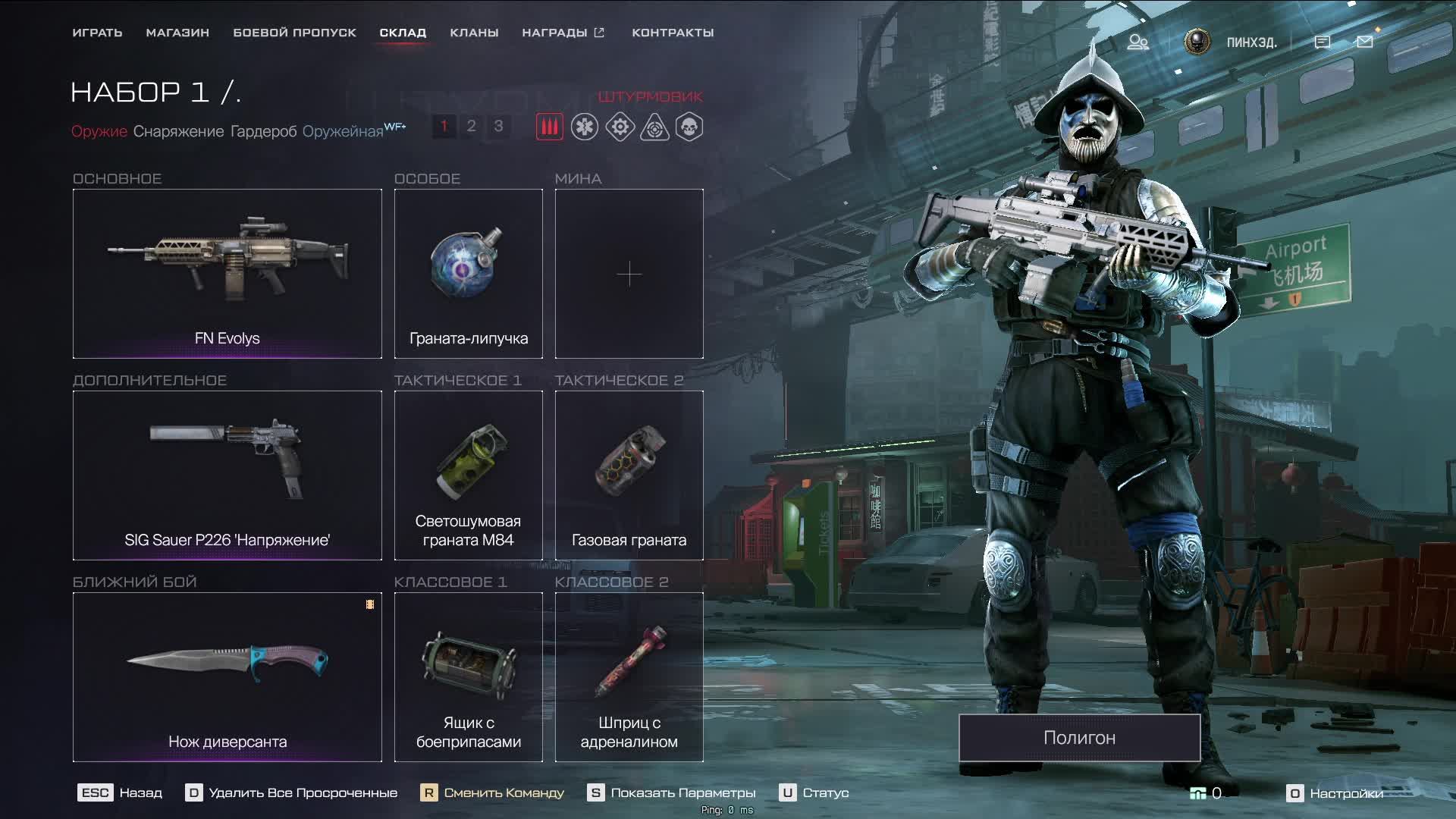The width and height of the screenshot is (1456, 819).
Task: Choose the medic class icon
Action: 585,127
